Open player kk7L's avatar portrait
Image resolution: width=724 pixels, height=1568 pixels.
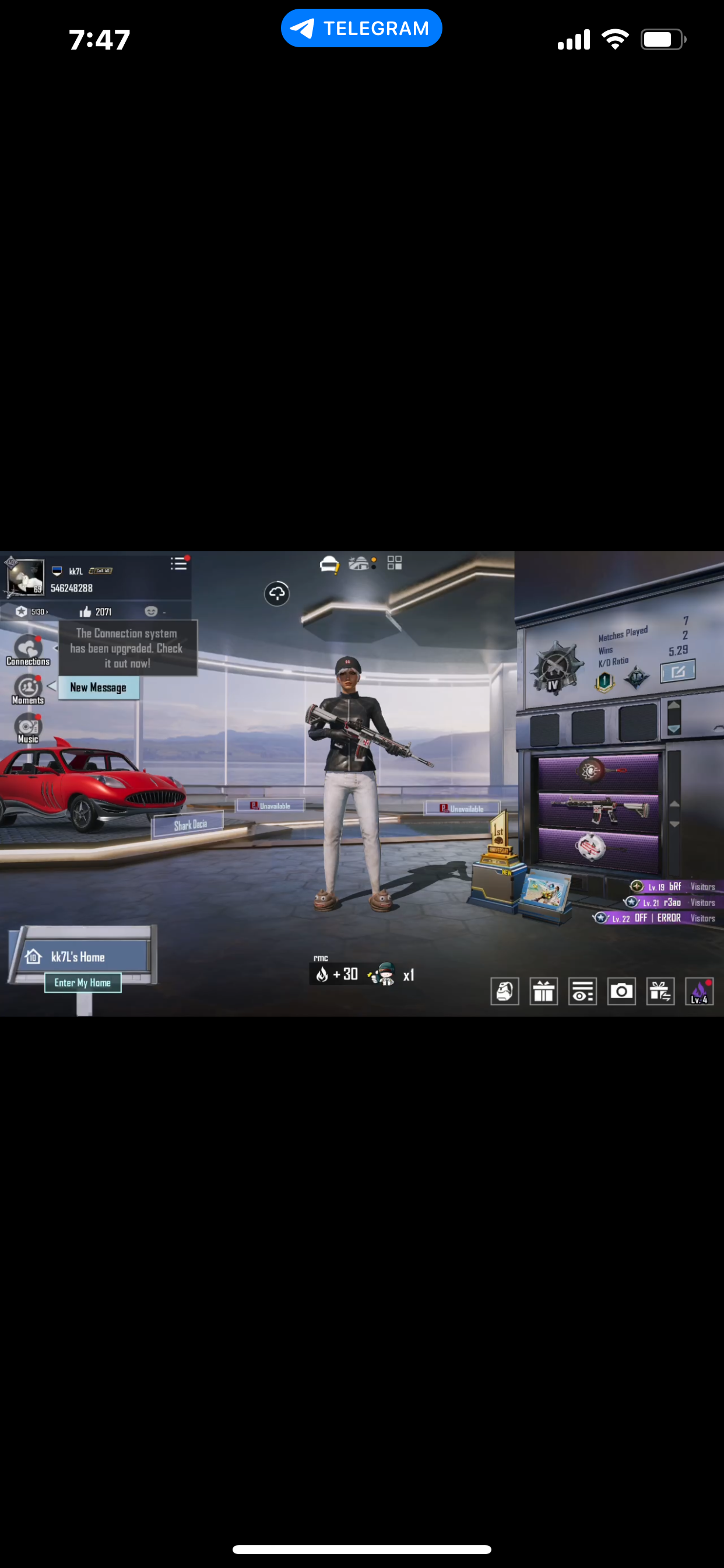(x=25, y=576)
